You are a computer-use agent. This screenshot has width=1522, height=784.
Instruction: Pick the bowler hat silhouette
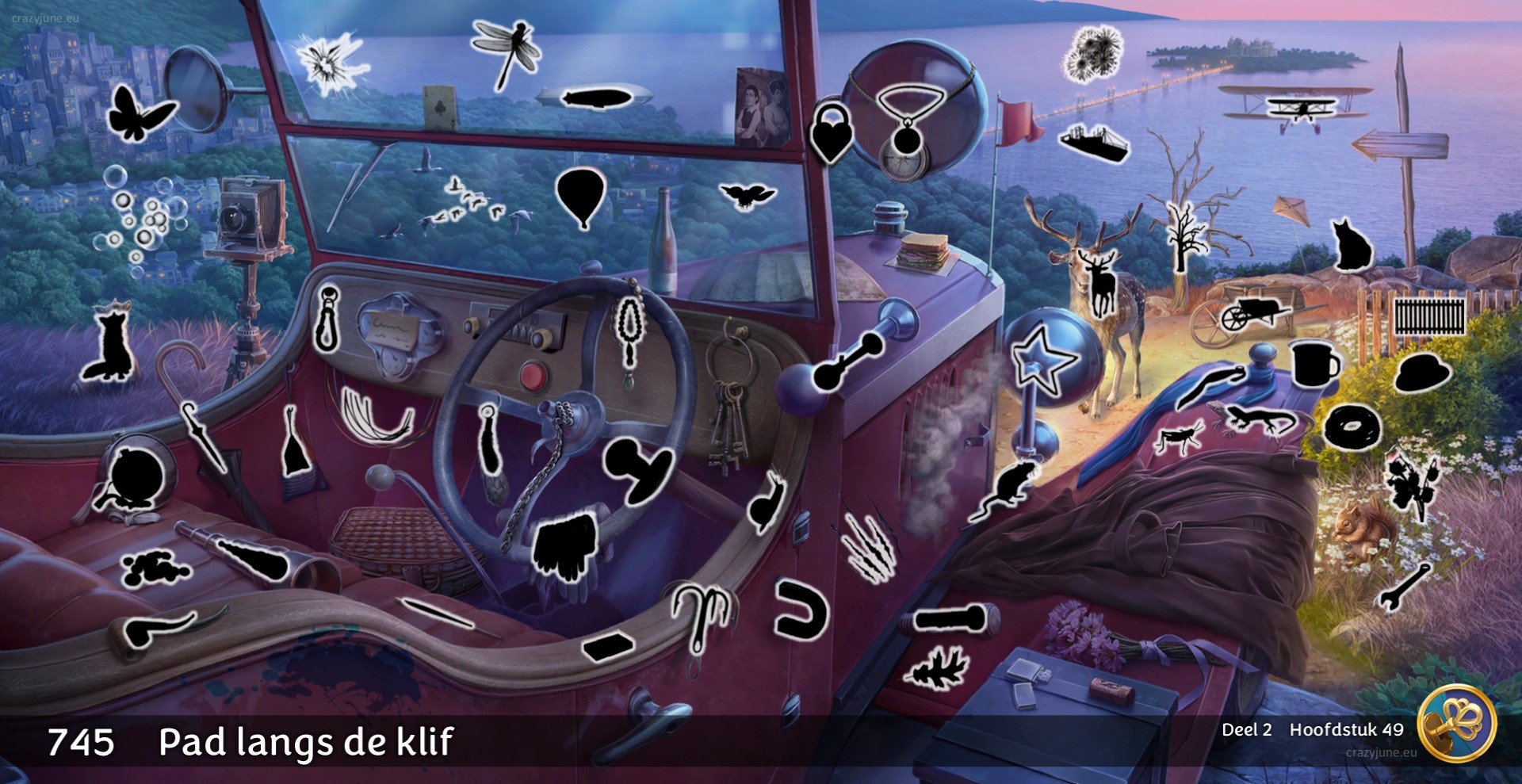[1423, 373]
